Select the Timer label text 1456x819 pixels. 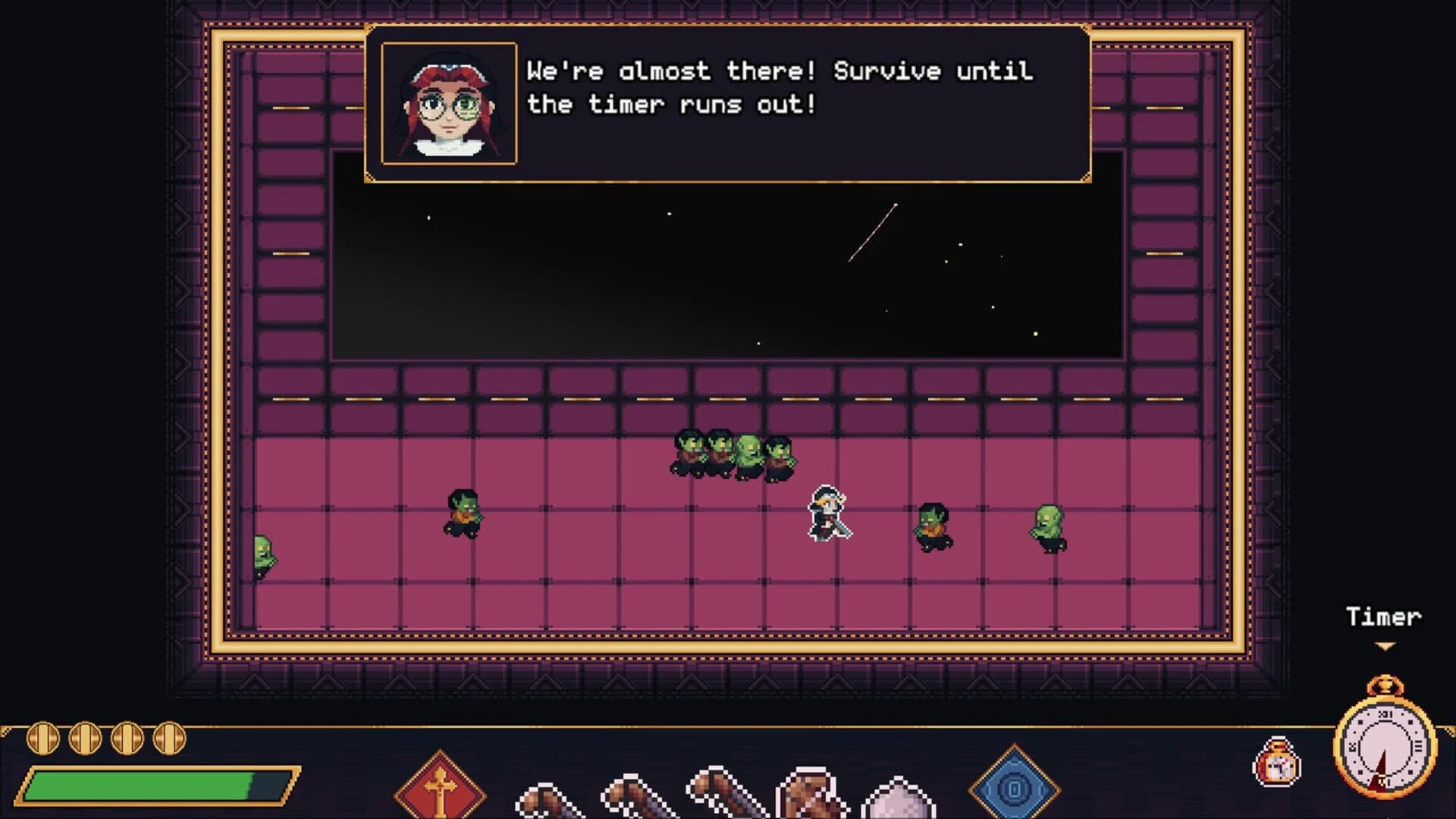pyautogui.click(x=1385, y=616)
